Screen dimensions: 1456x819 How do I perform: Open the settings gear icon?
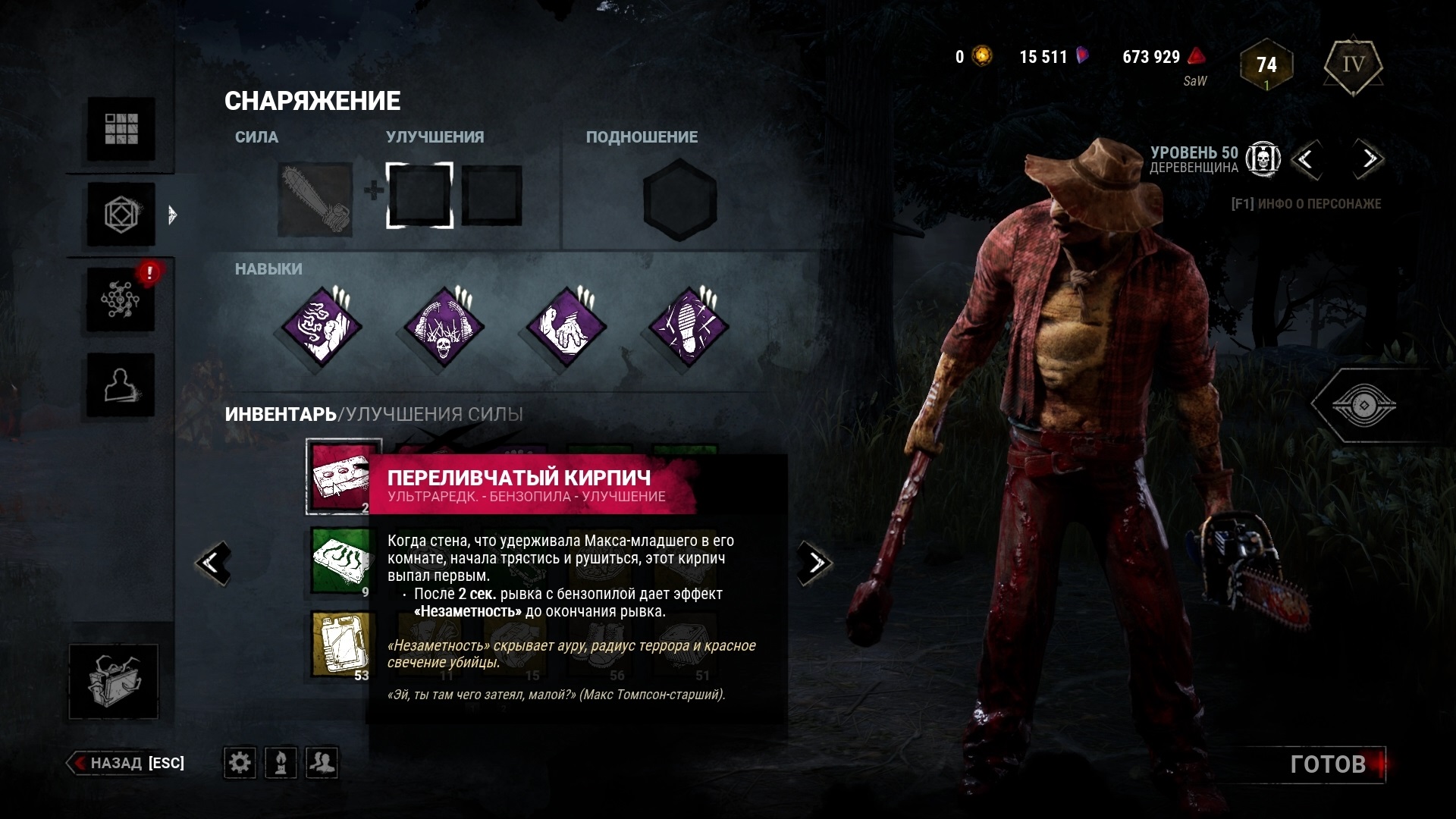tap(240, 762)
